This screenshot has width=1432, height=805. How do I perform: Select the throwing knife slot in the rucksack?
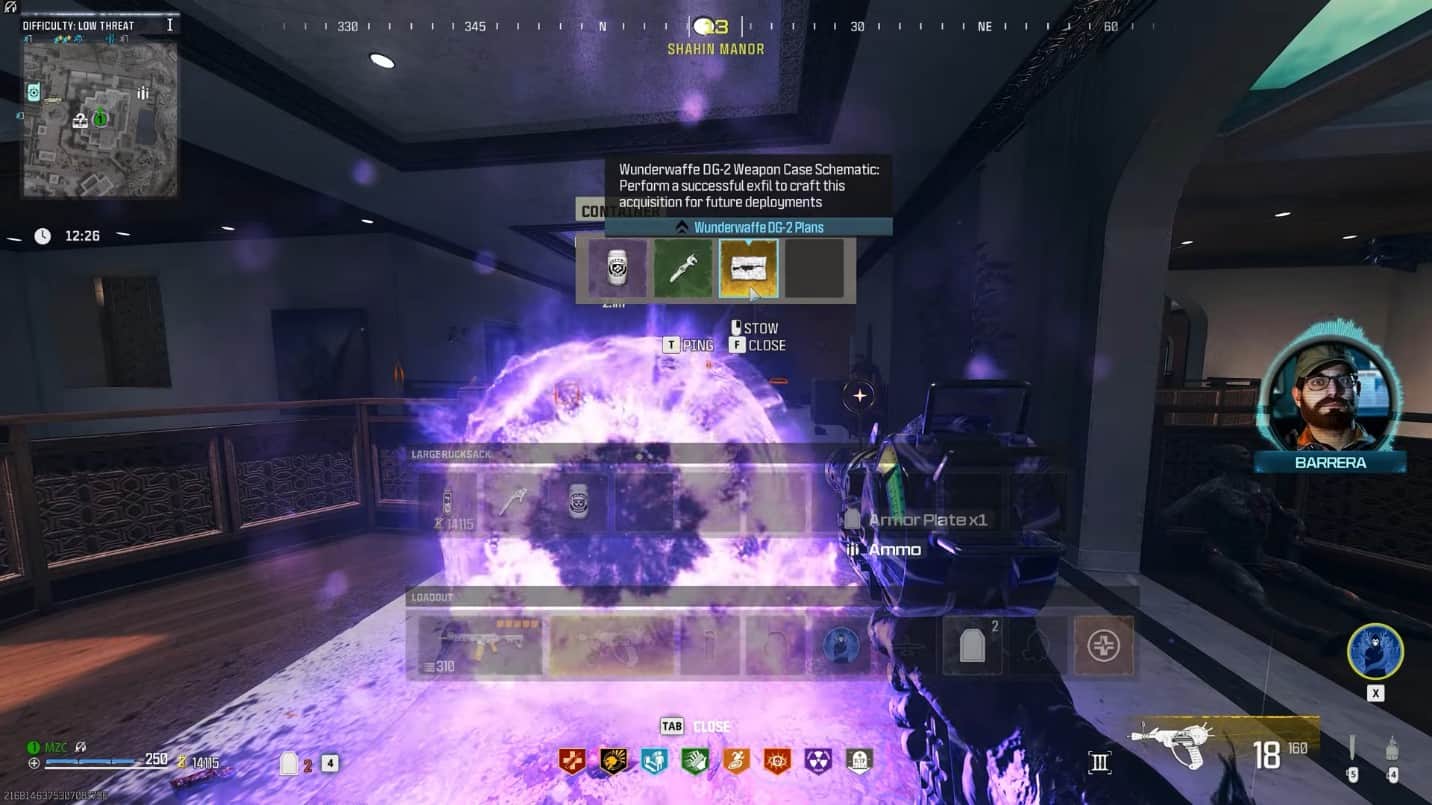point(512,500)
